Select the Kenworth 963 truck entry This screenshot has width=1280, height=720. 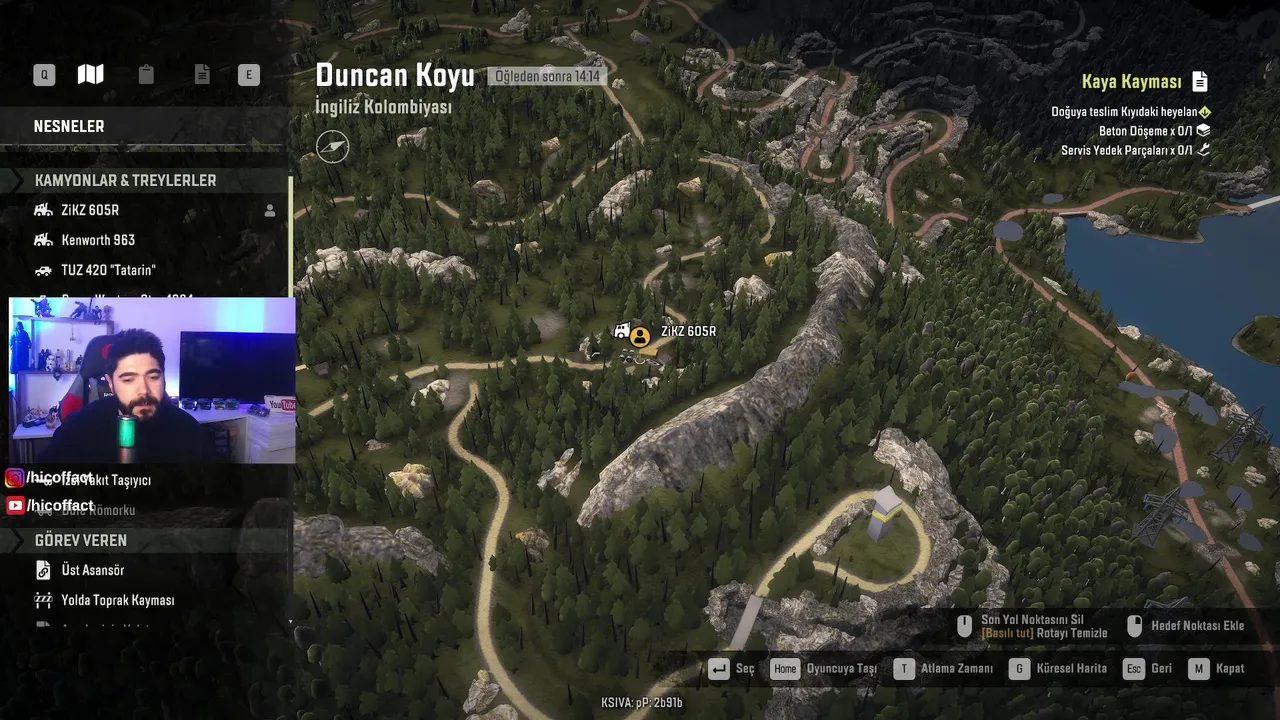[98, 240]
